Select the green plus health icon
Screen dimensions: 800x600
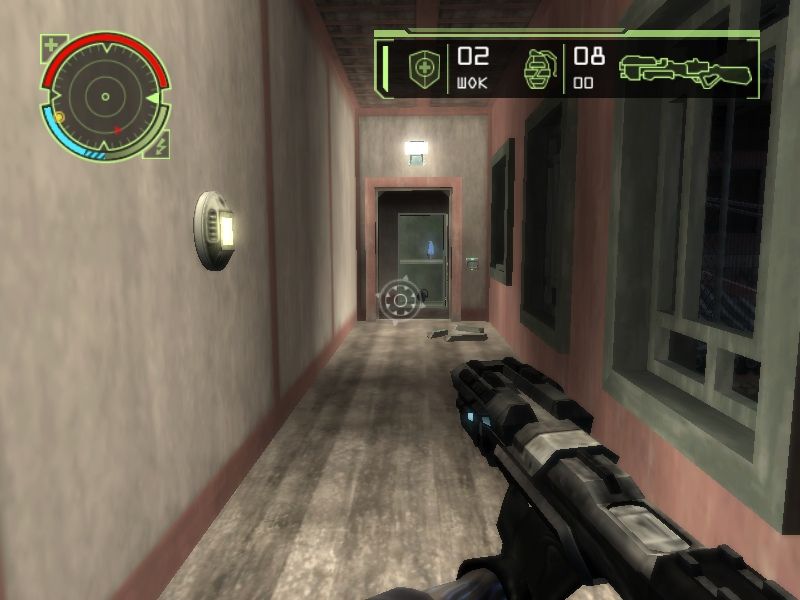[51, 45]
